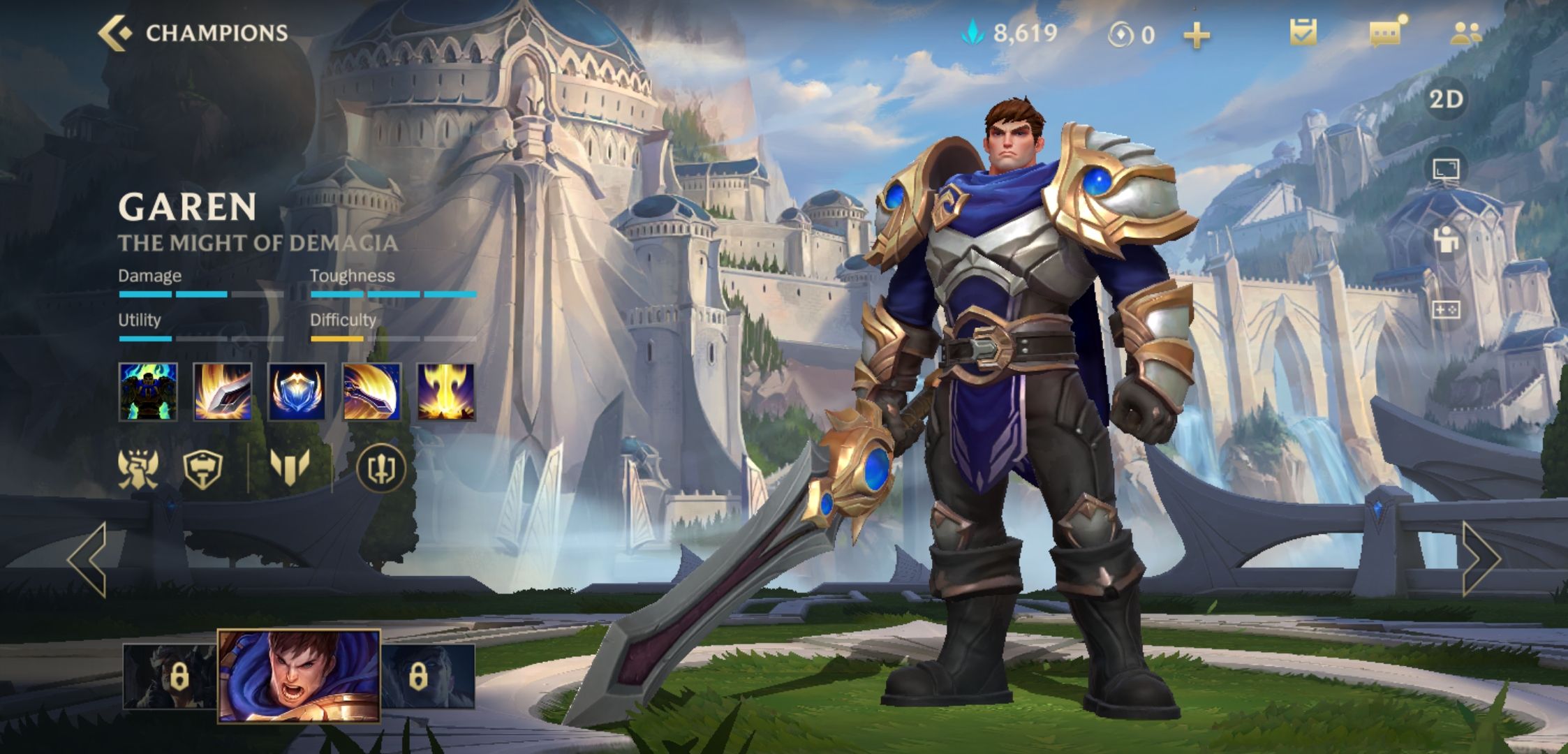Screen dimensions: 1568x754
Task: Open the chat messages icon
Action: click(1386, 33)
